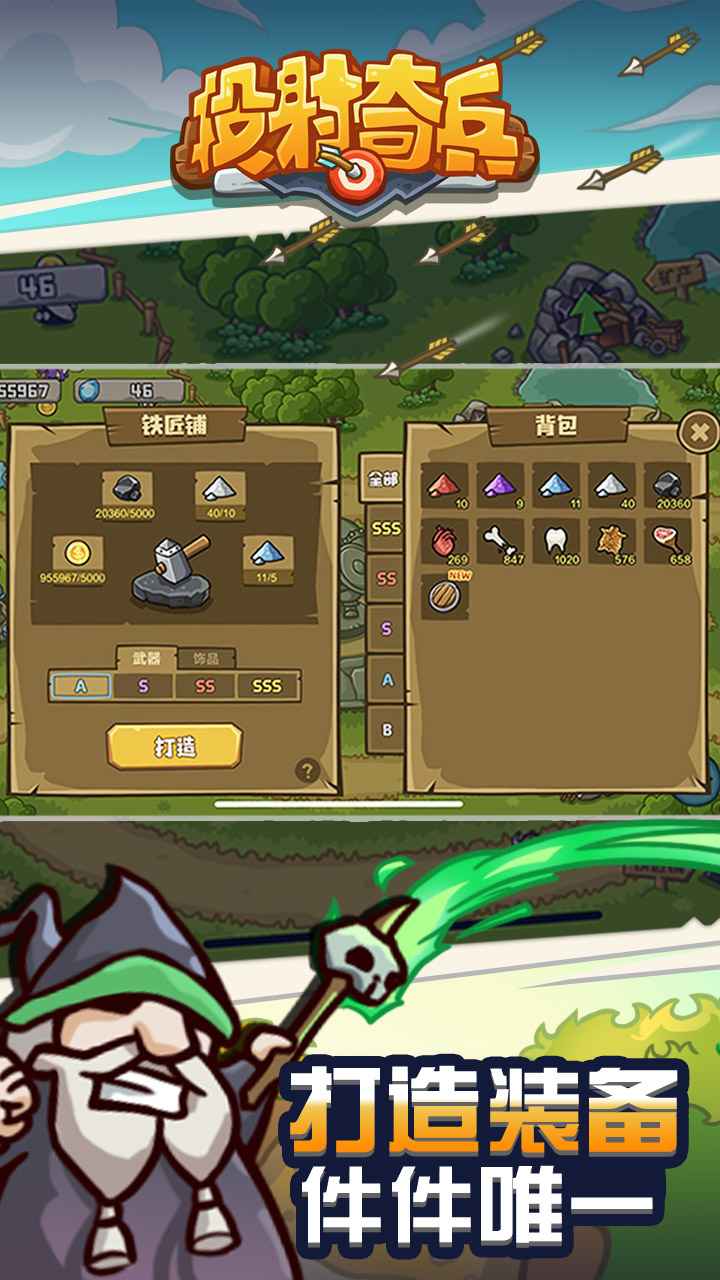Select the purple powder in the backpack
This screenshot has height=1280, width=720.
pos(500,487)
